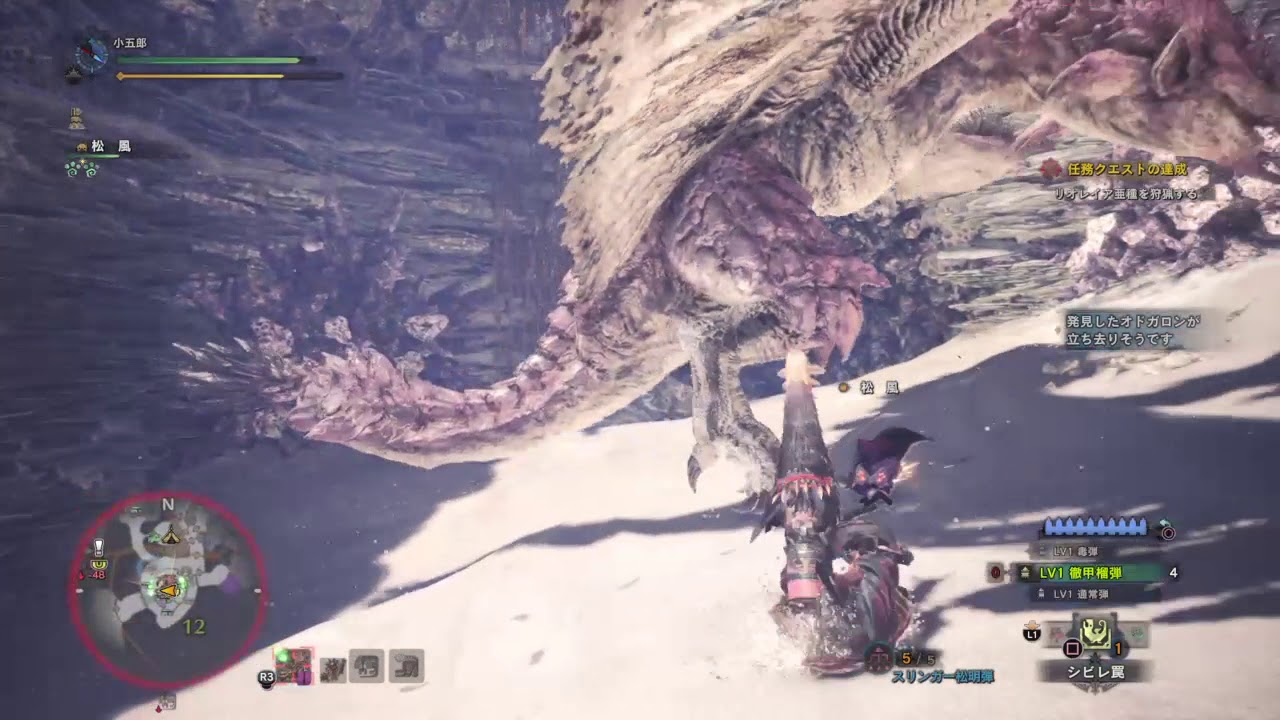
Task: Open the circular minimap
Action: point(168,590)
